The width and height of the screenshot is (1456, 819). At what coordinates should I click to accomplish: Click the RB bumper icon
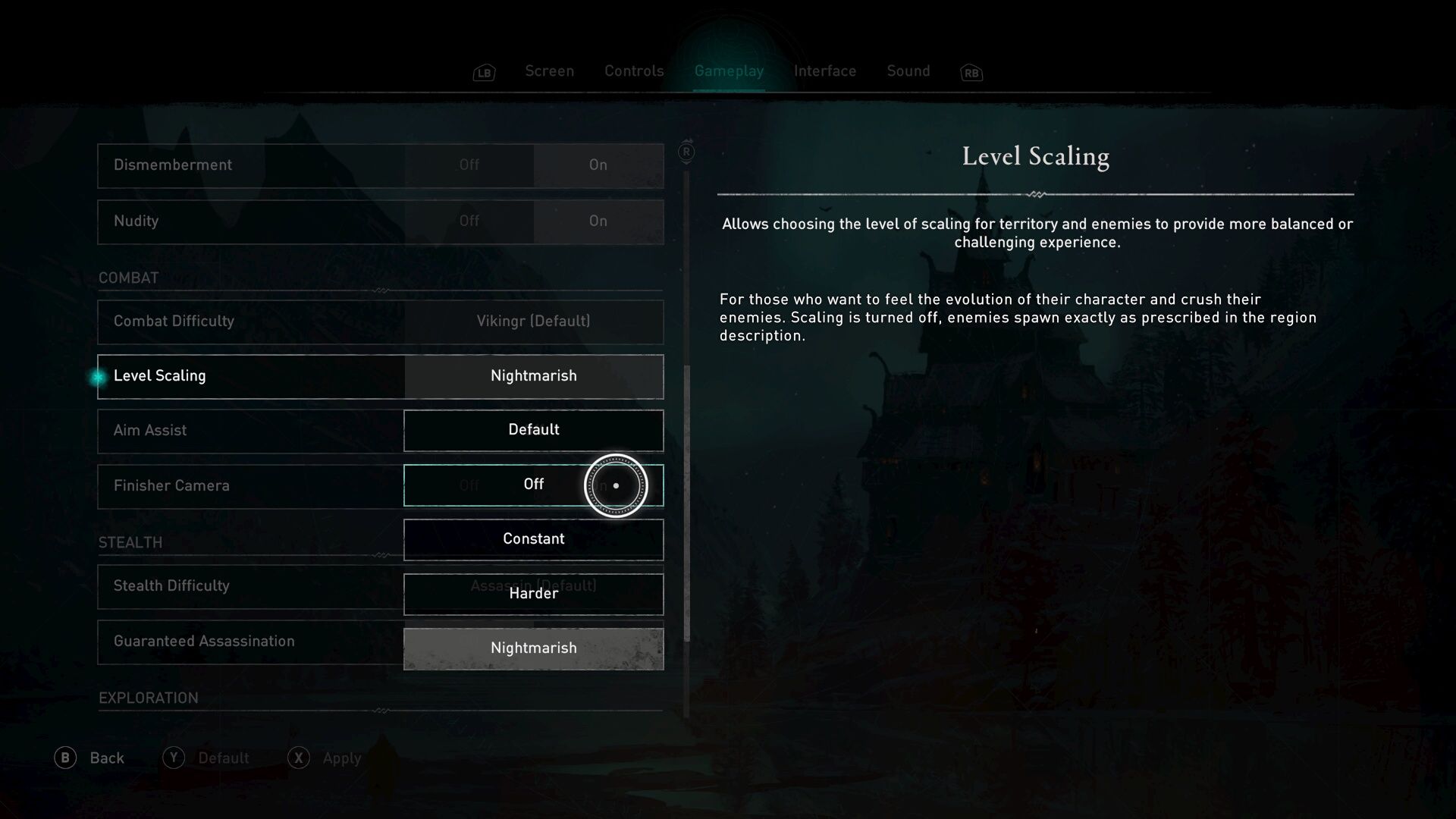point(971,72)
